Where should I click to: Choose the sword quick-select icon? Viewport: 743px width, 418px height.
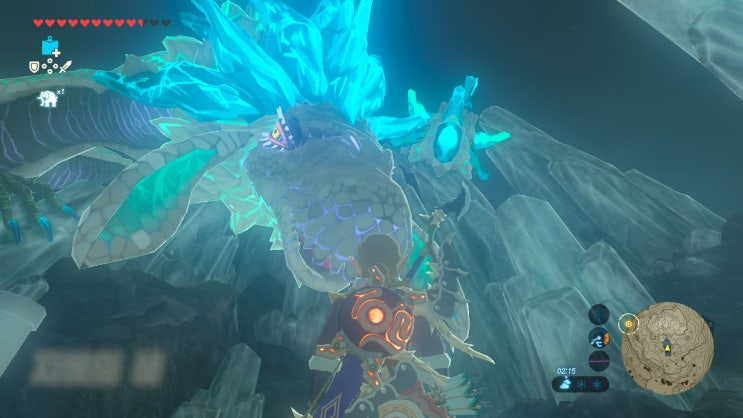(x=66, y=67)
